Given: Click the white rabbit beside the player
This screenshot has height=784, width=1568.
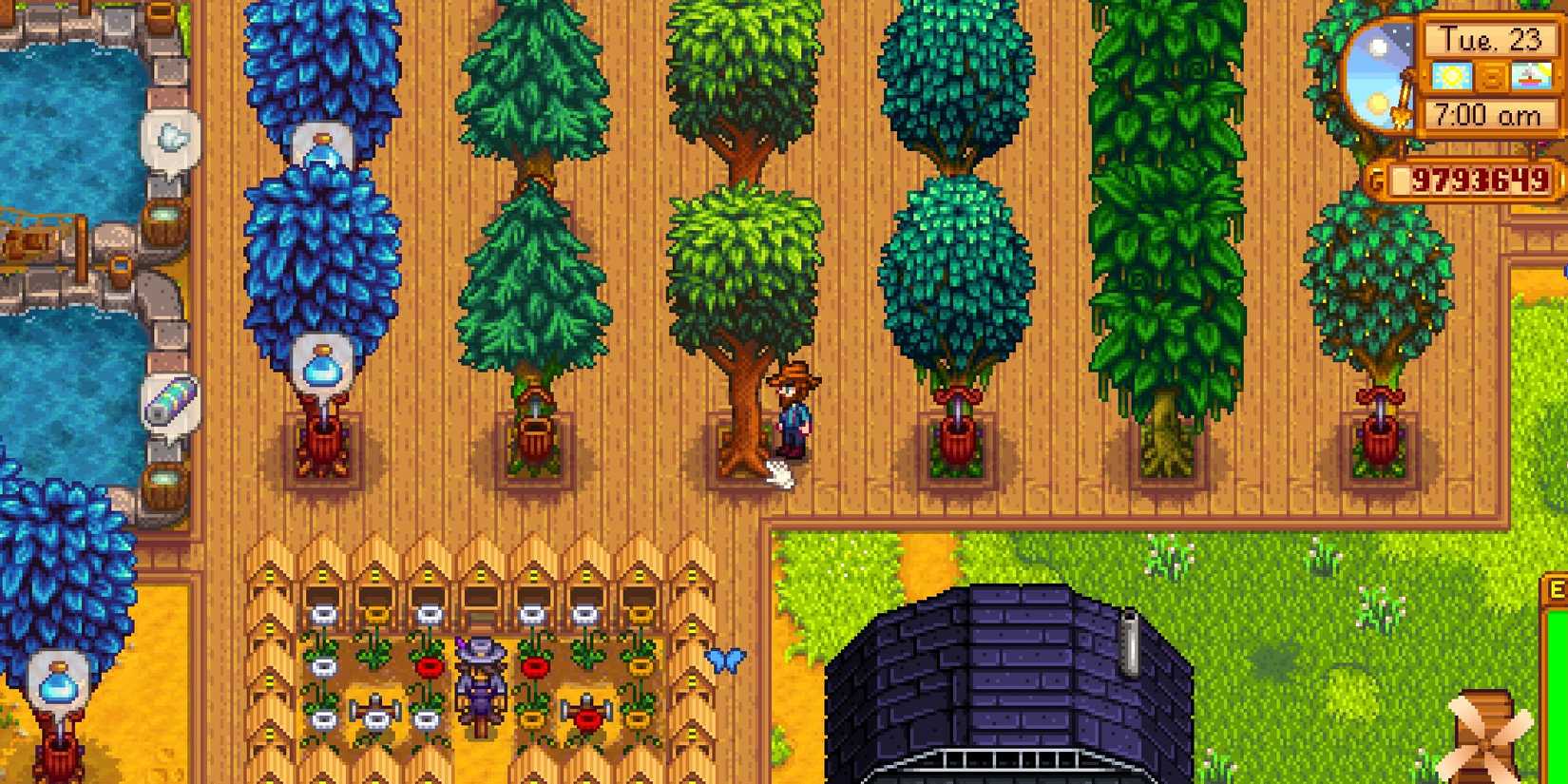Looking at the screenshot, I should tap(777, 471).
